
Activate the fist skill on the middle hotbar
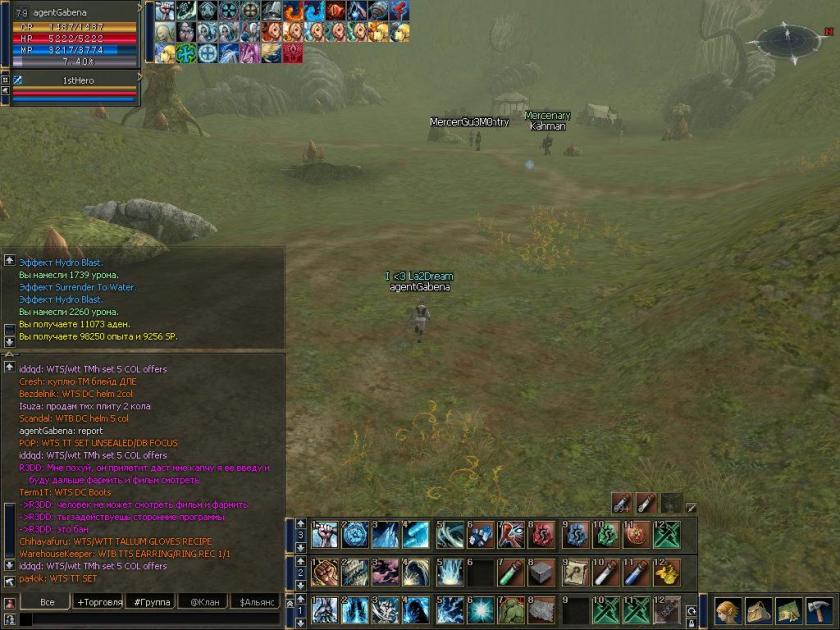point(325,572)
